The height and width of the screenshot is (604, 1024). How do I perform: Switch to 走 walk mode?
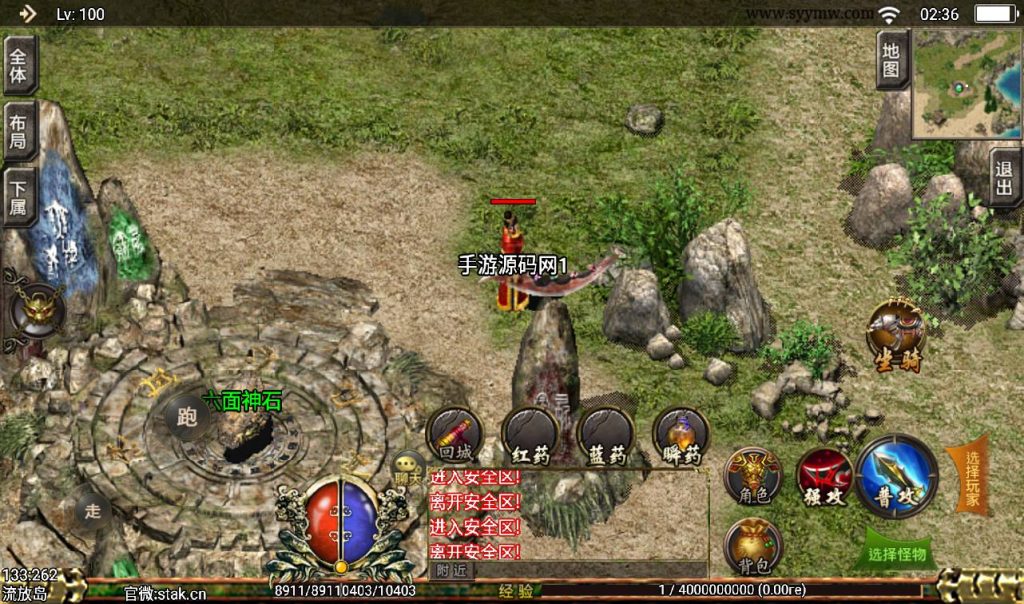click(93, 511)
